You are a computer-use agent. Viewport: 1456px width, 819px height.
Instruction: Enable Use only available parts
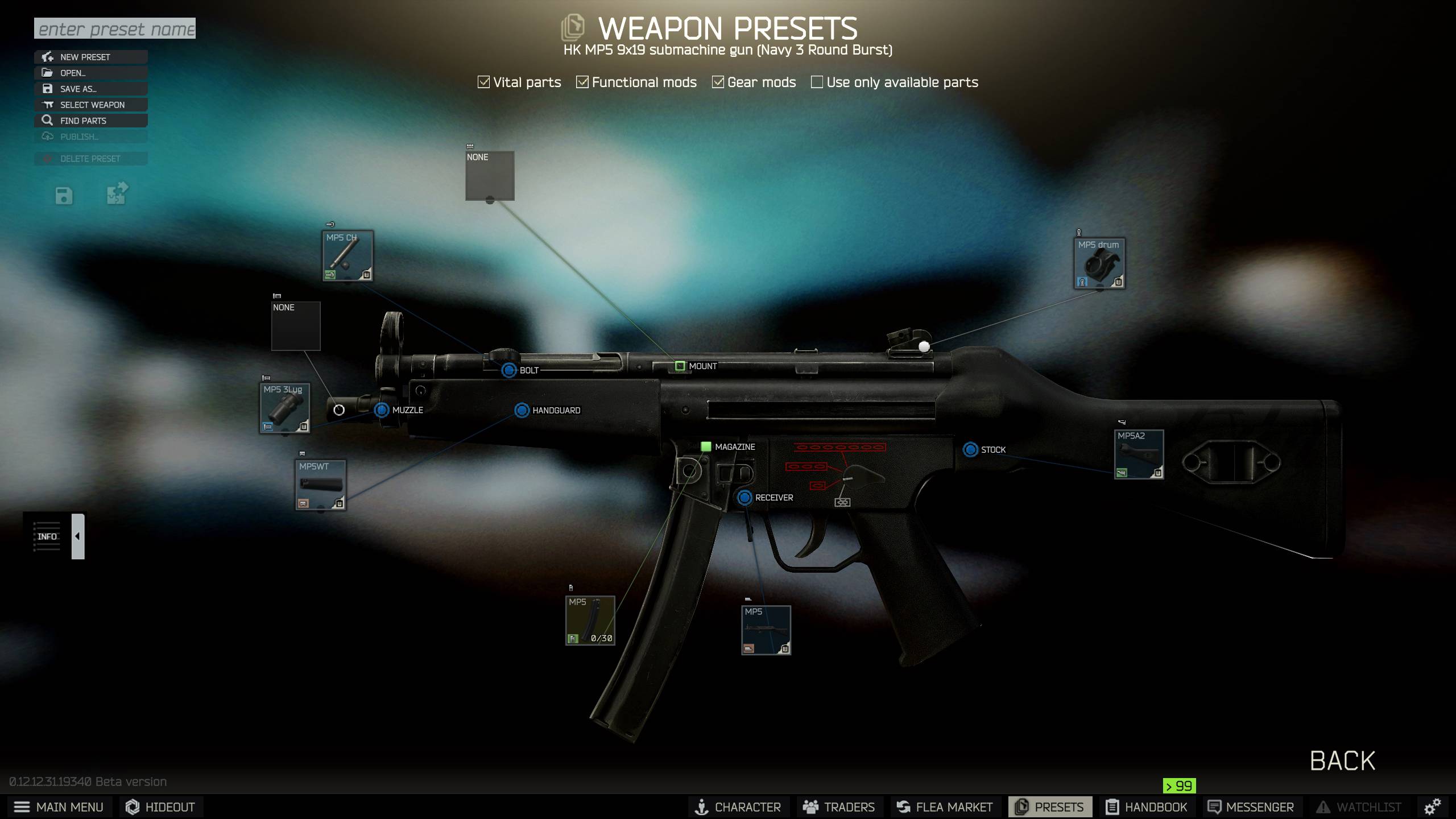coord(816,82)
